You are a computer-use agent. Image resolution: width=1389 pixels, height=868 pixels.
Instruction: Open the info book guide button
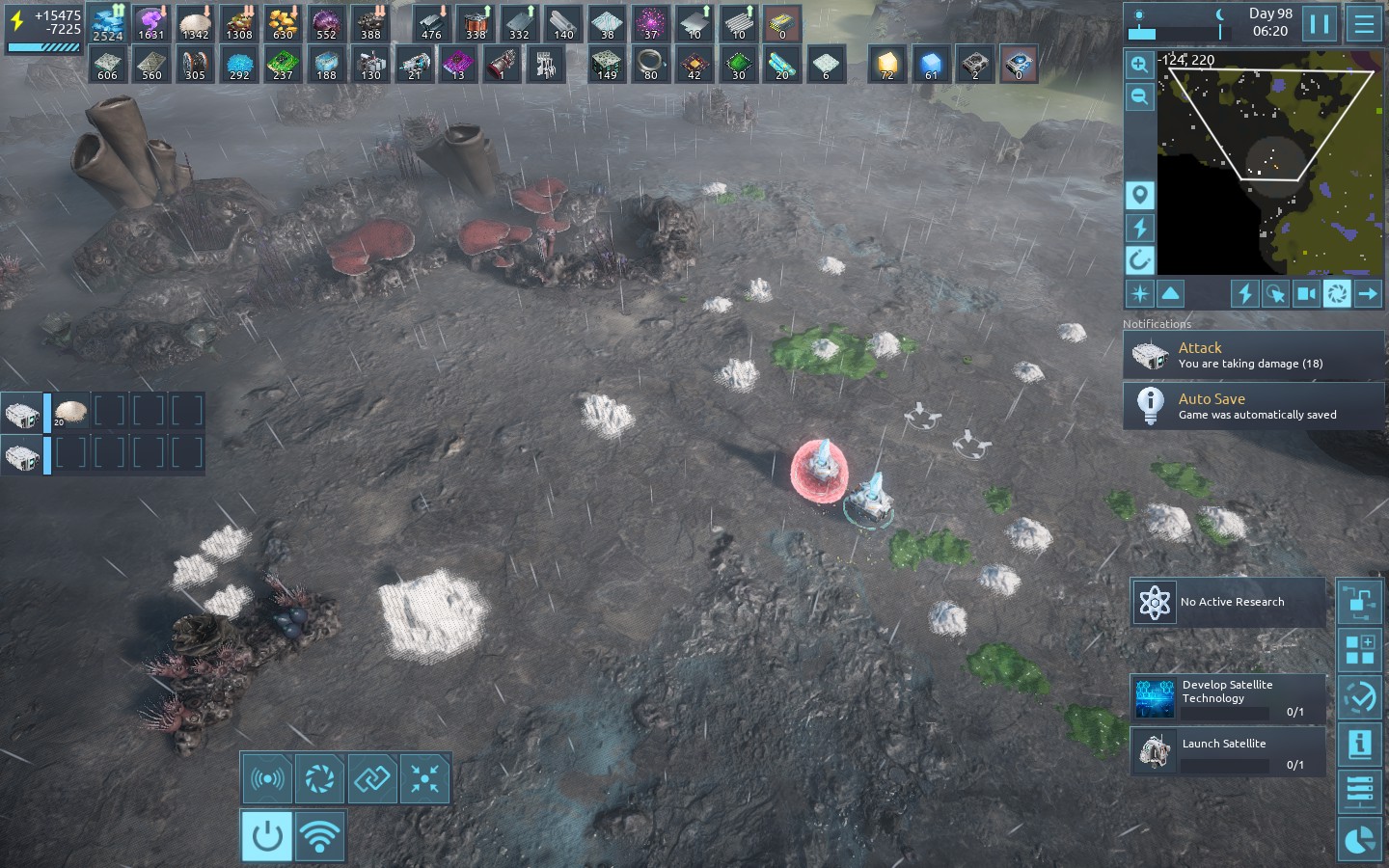(x=1360, y=744)
